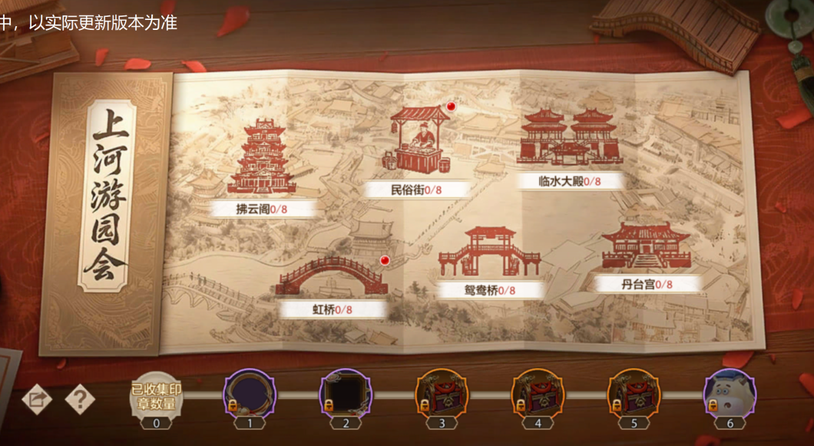Inspect the treasure chest reward at stamp 4
The width and height of the screenshot is (814, 446).
(x=537, y=392)
